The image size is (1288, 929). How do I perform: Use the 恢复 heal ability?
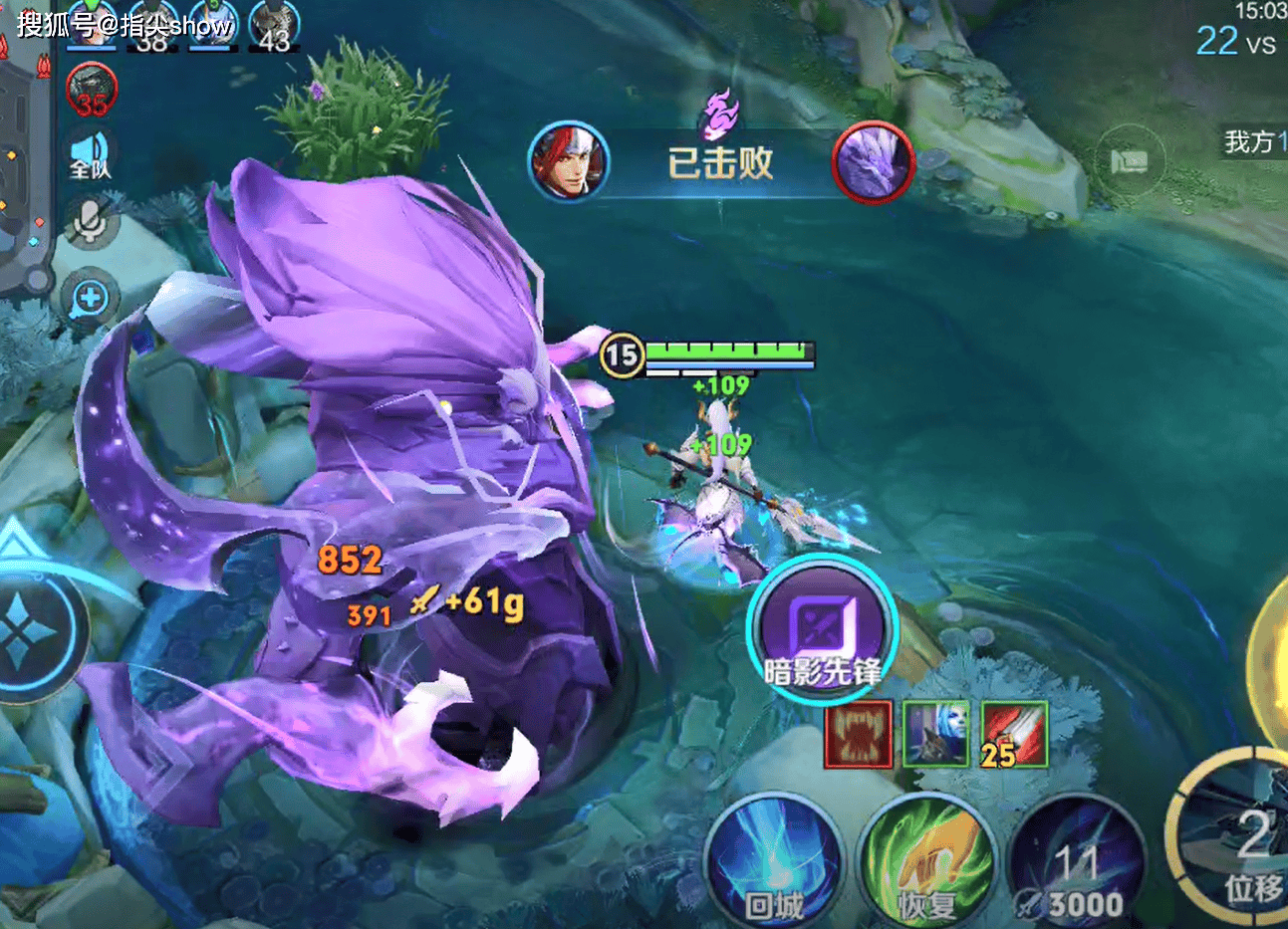pos(927,862)
